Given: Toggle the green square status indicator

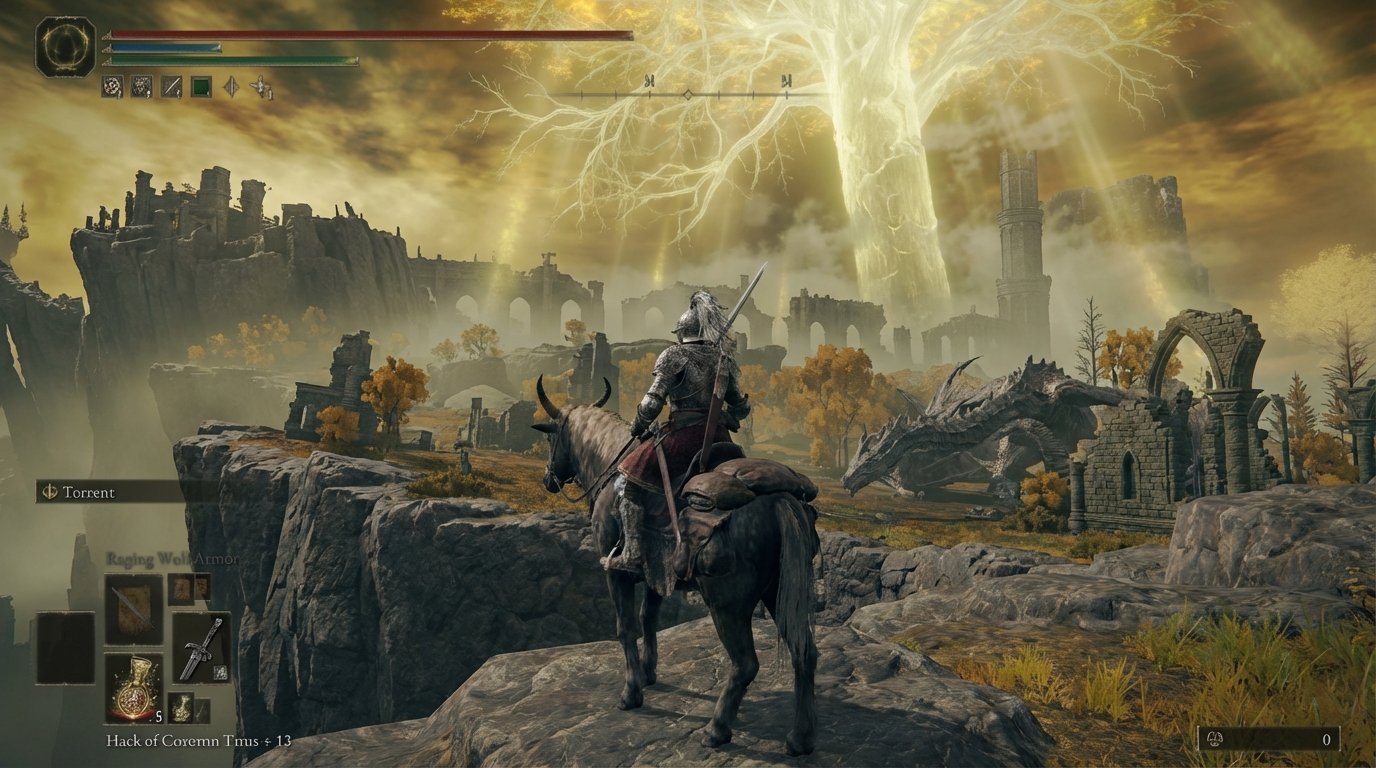Looking at the screenshot, I should click(200, 88).
